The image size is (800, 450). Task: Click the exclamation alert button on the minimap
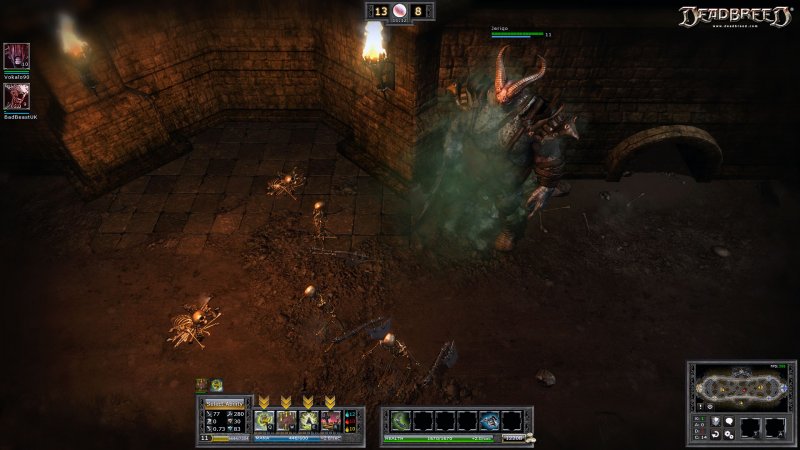pyautogui.click(x=700, y=406)
